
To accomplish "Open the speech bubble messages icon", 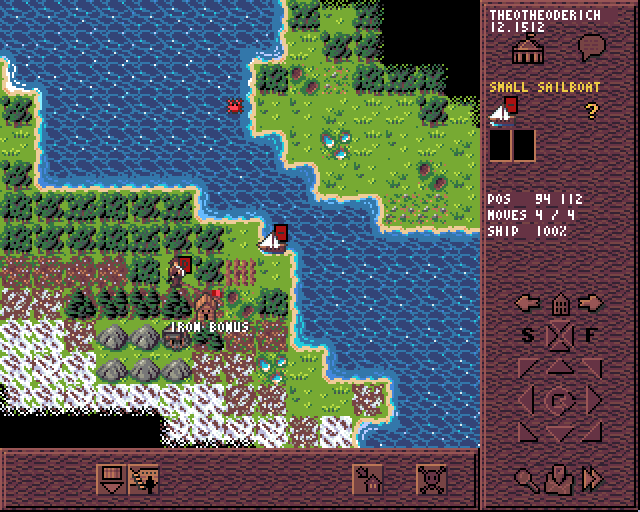I will [x=593, y=48].
